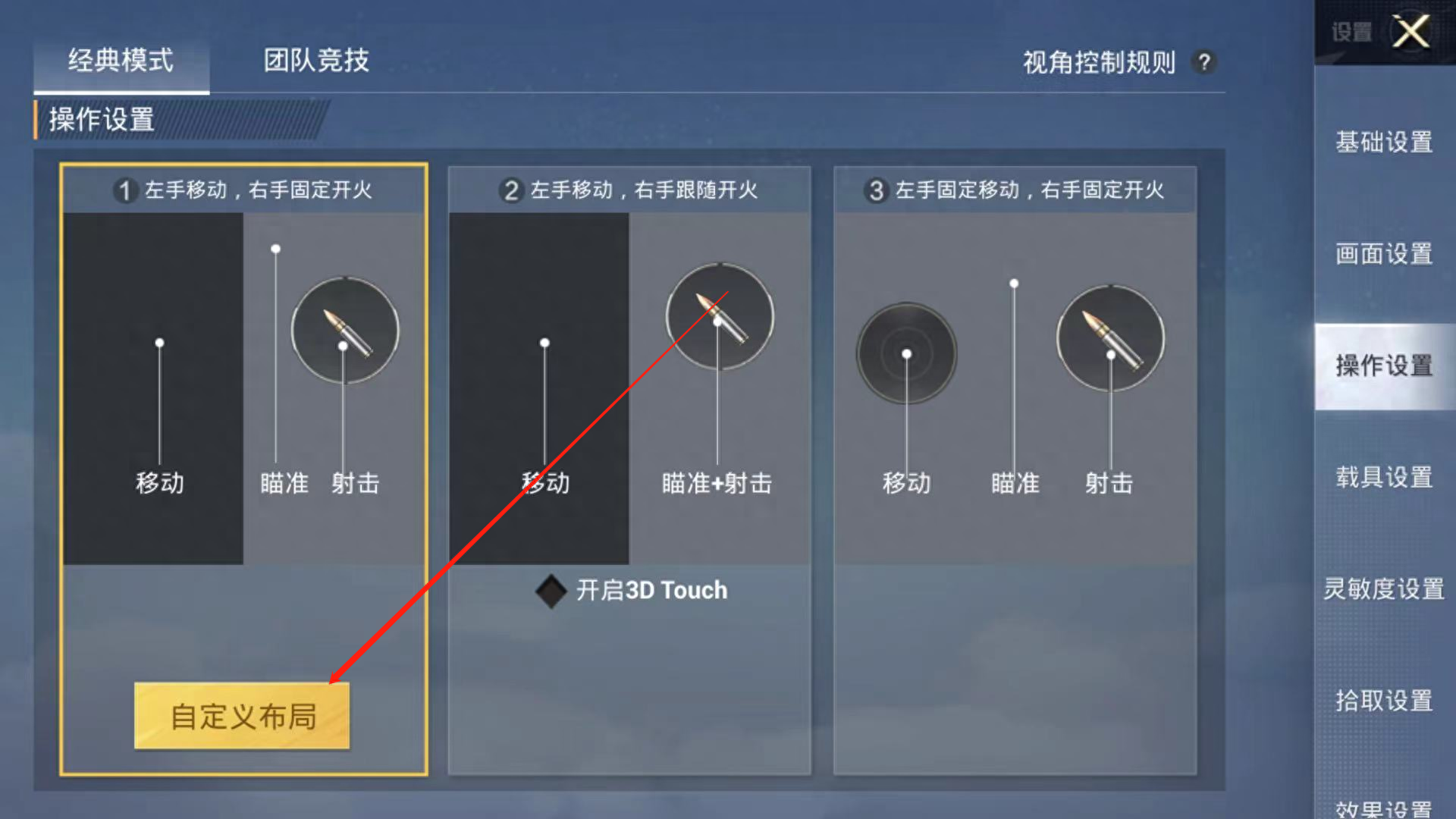1456x819 pixels.
Task: Open 视角控制规则
Action: [1097, 64]
